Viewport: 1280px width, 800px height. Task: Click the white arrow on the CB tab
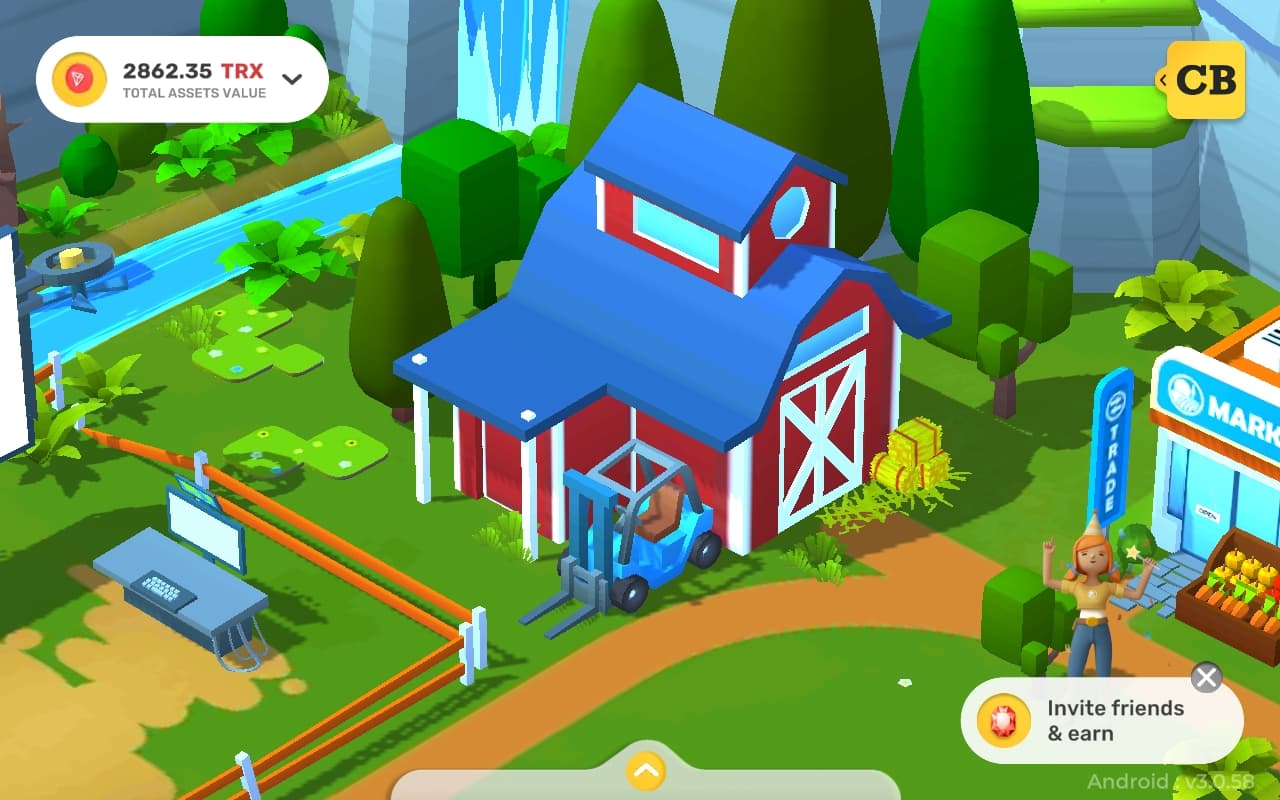1162,80
